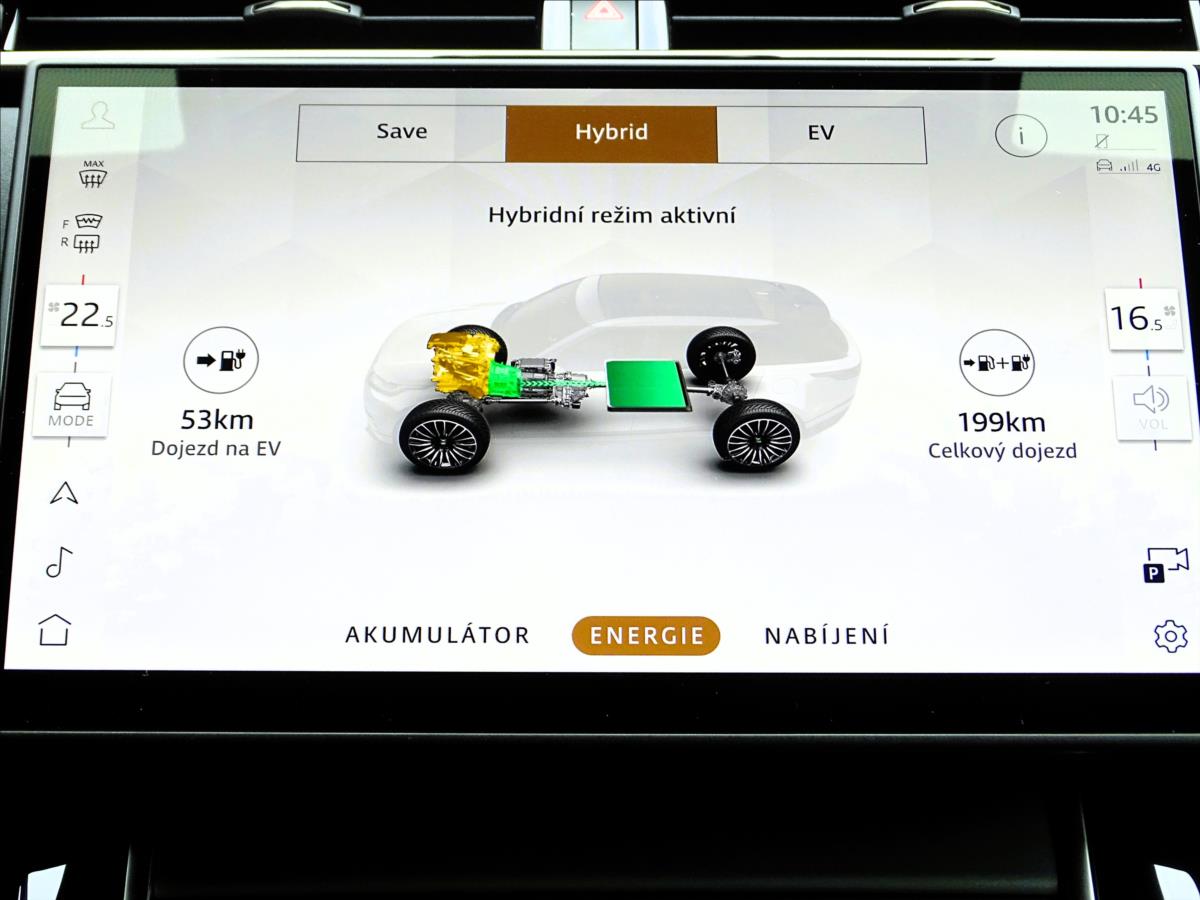Select the Hybrid mode tab

click(611, 133)
